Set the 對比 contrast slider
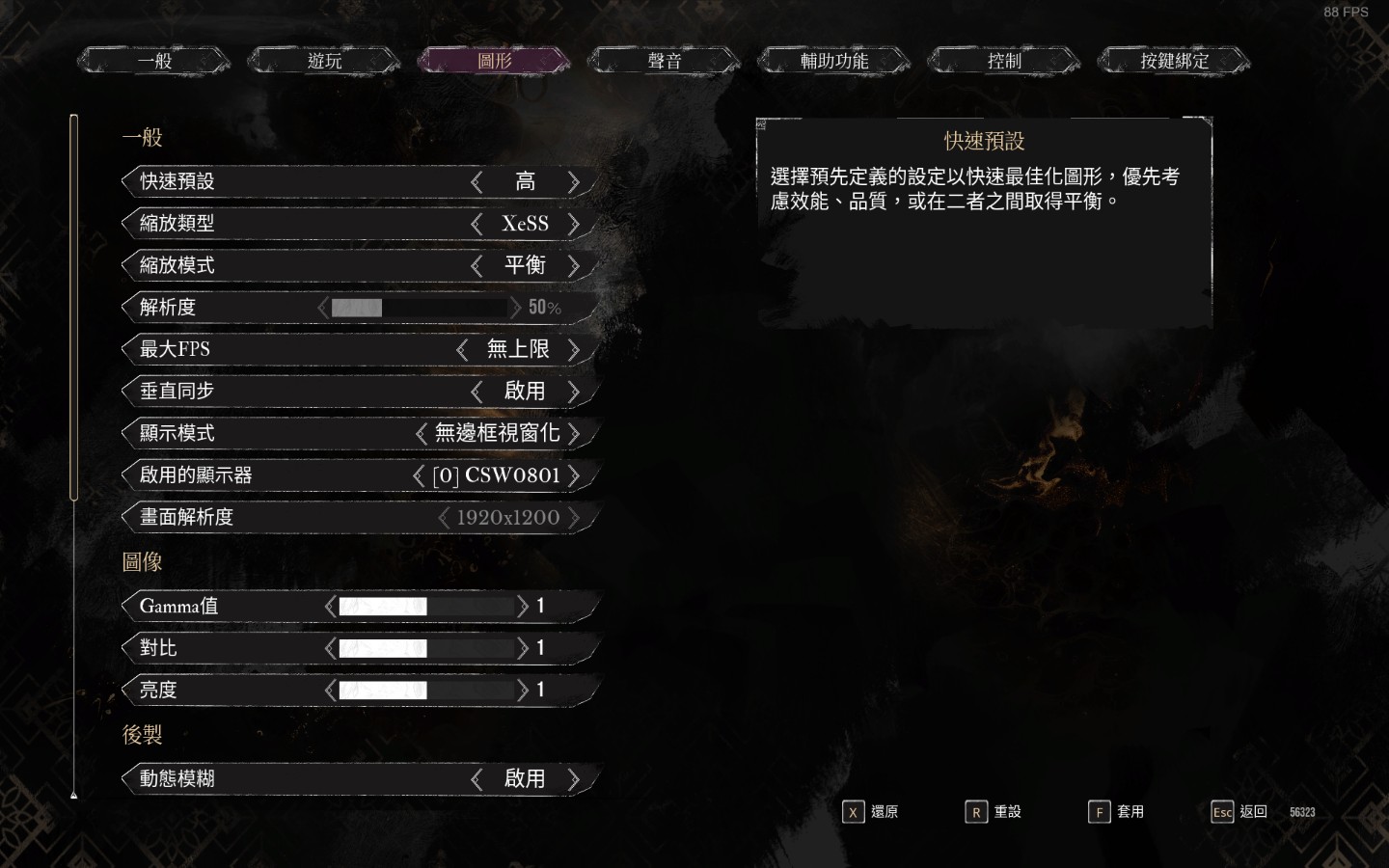1389x868 pixels. pyautogui.click(x=425, y=648)
